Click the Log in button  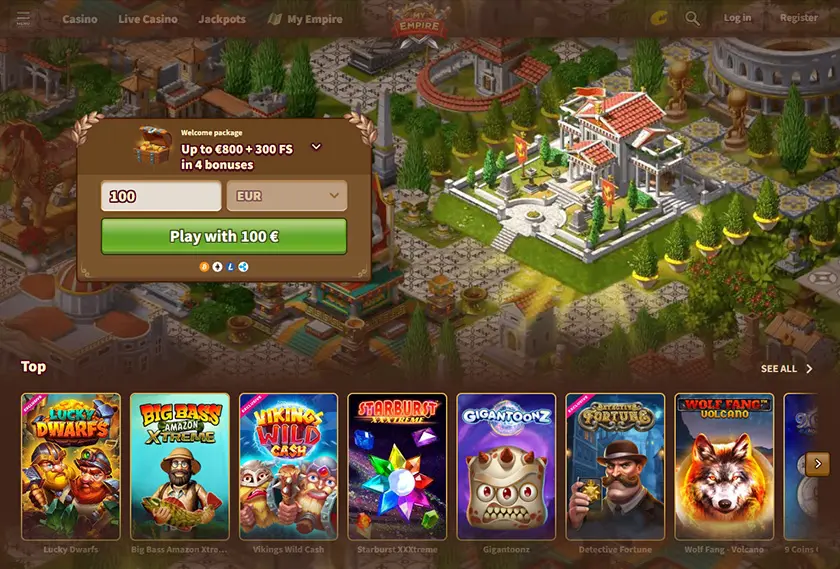[737, 18]
